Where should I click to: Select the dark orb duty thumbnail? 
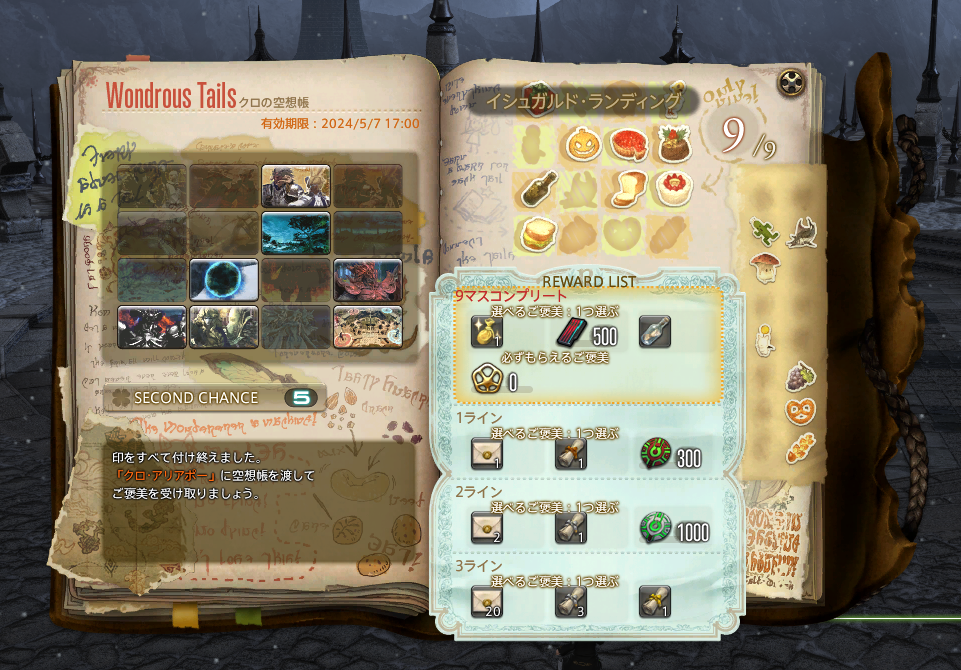pos(224,279)
